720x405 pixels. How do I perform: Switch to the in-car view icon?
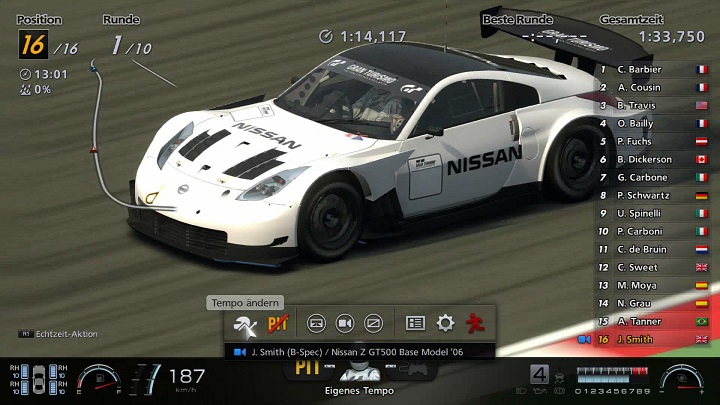pos(316,323)
